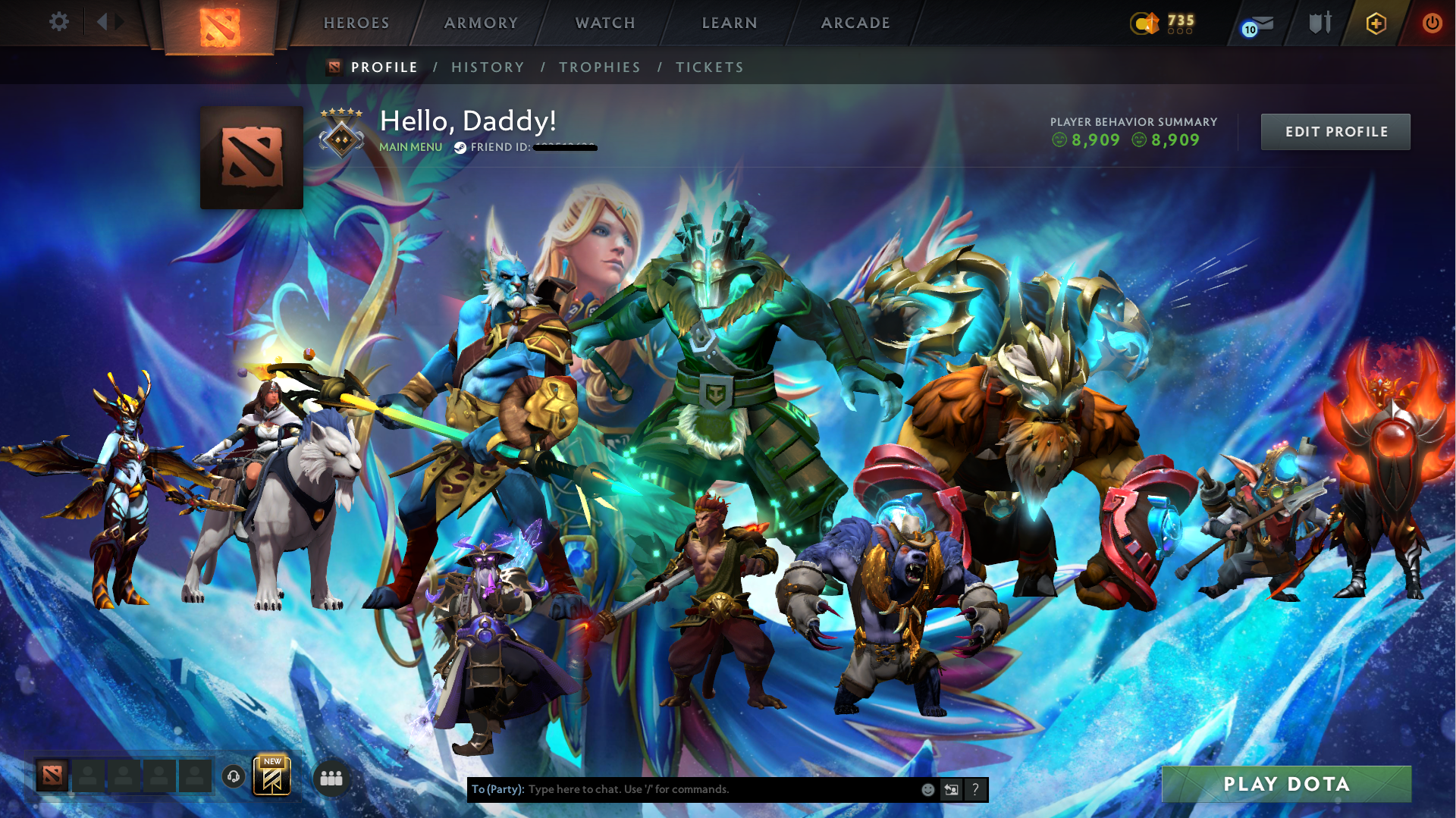
Task: Open the settings gear menu
Action: pyautogui.click(x=59, y=22)
